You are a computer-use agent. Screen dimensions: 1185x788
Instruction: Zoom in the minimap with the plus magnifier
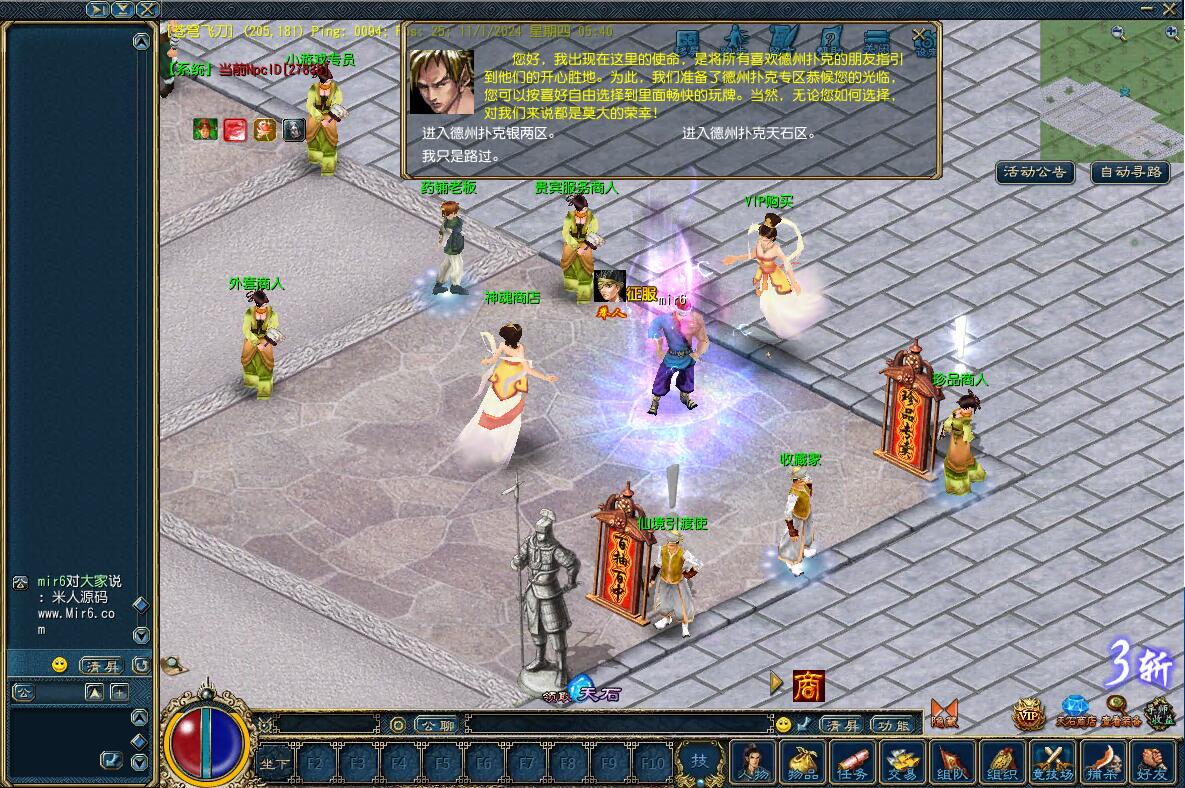point(1172,33)
